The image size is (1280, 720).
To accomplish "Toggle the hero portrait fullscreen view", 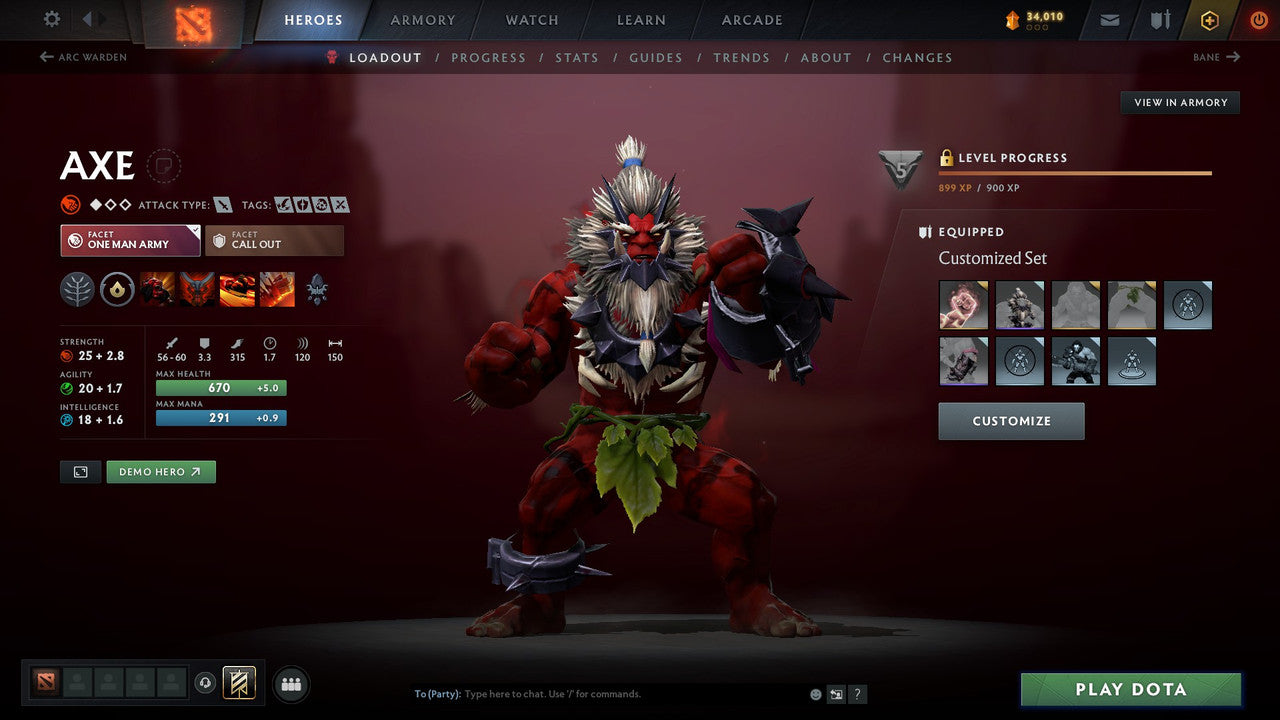I will tap(80, 471).
